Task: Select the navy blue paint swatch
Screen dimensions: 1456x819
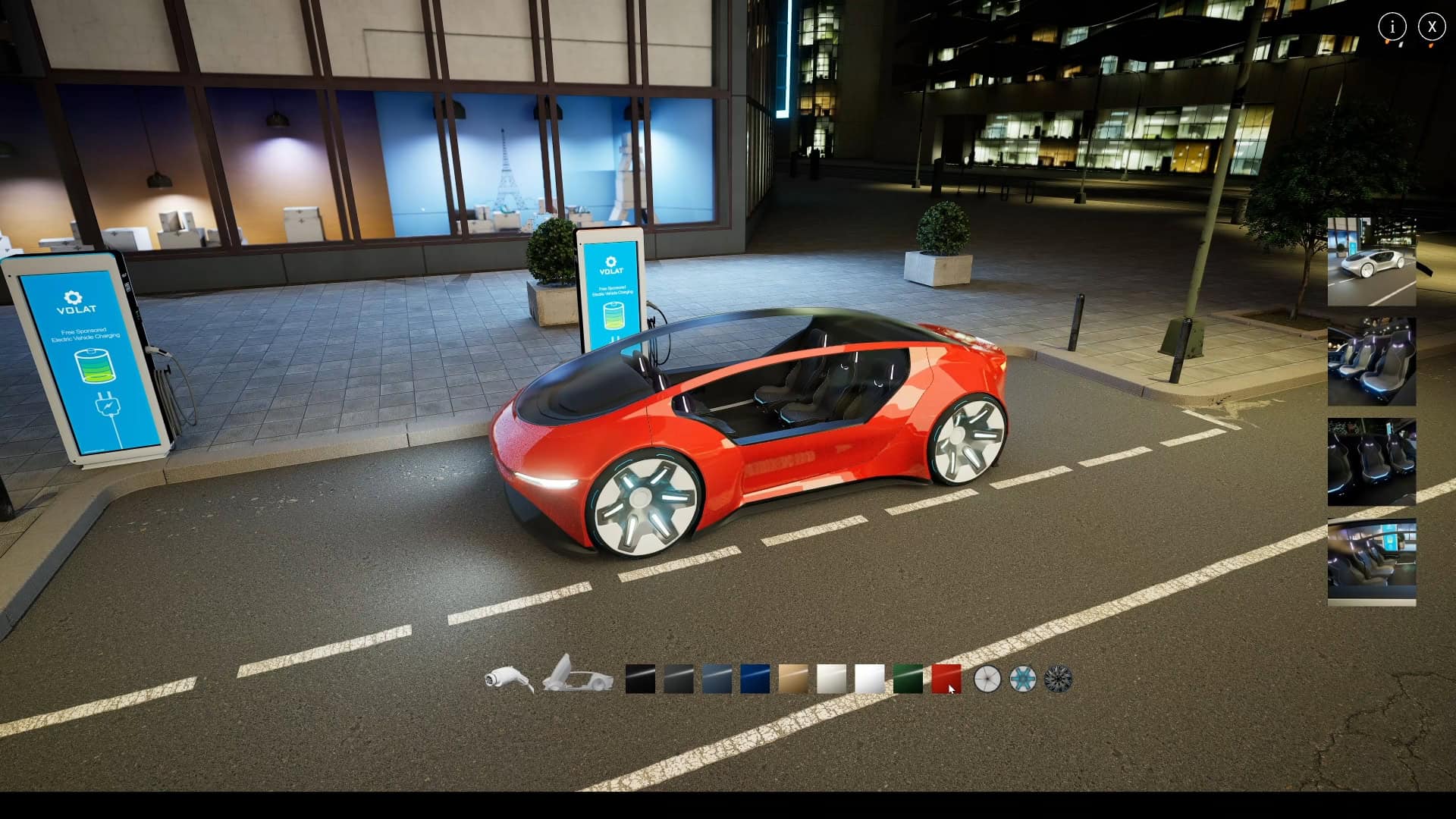Action: coord(755,680)
